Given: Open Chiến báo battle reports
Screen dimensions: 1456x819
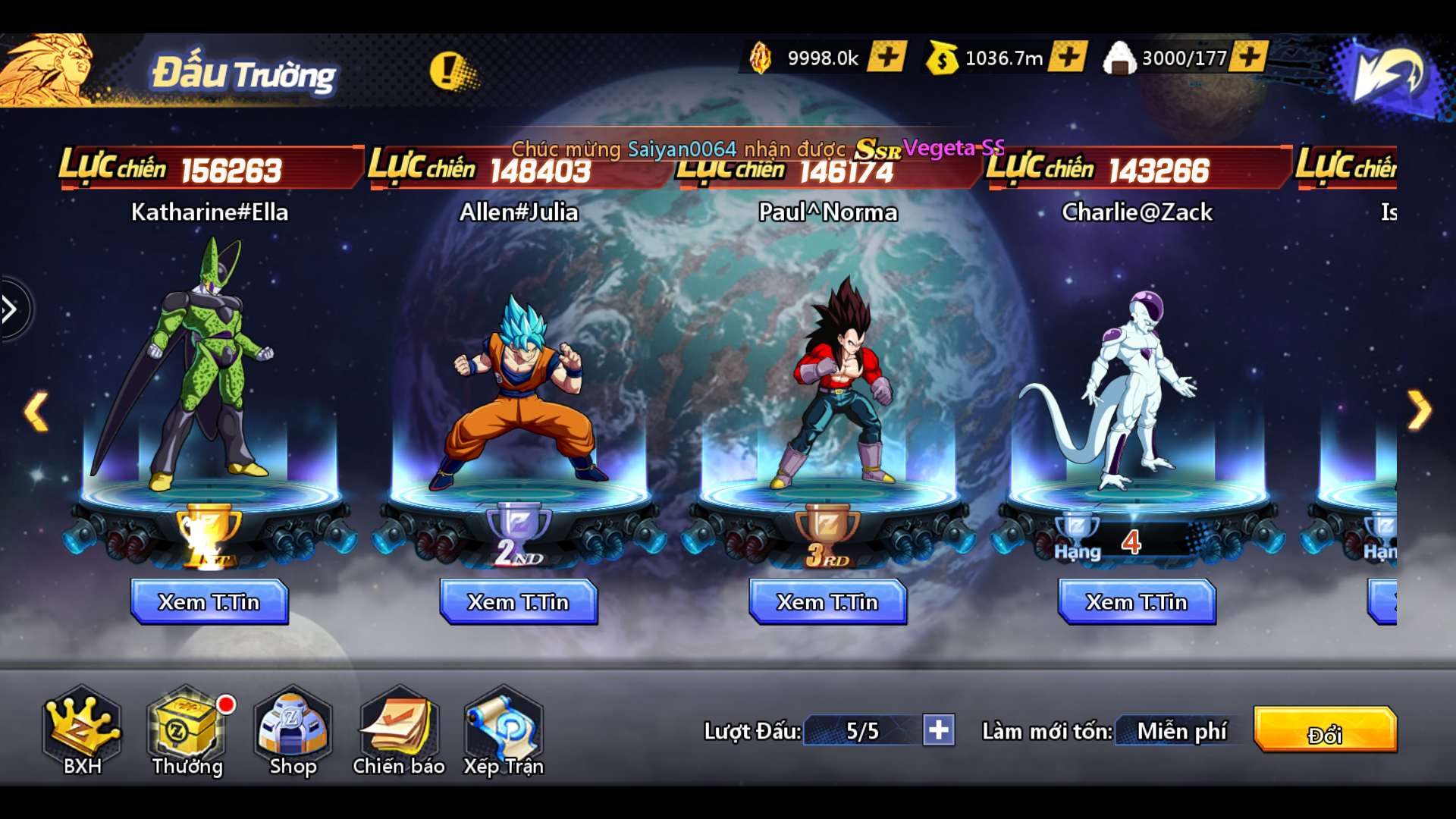Looking at the screenshot, I should 398,731.
